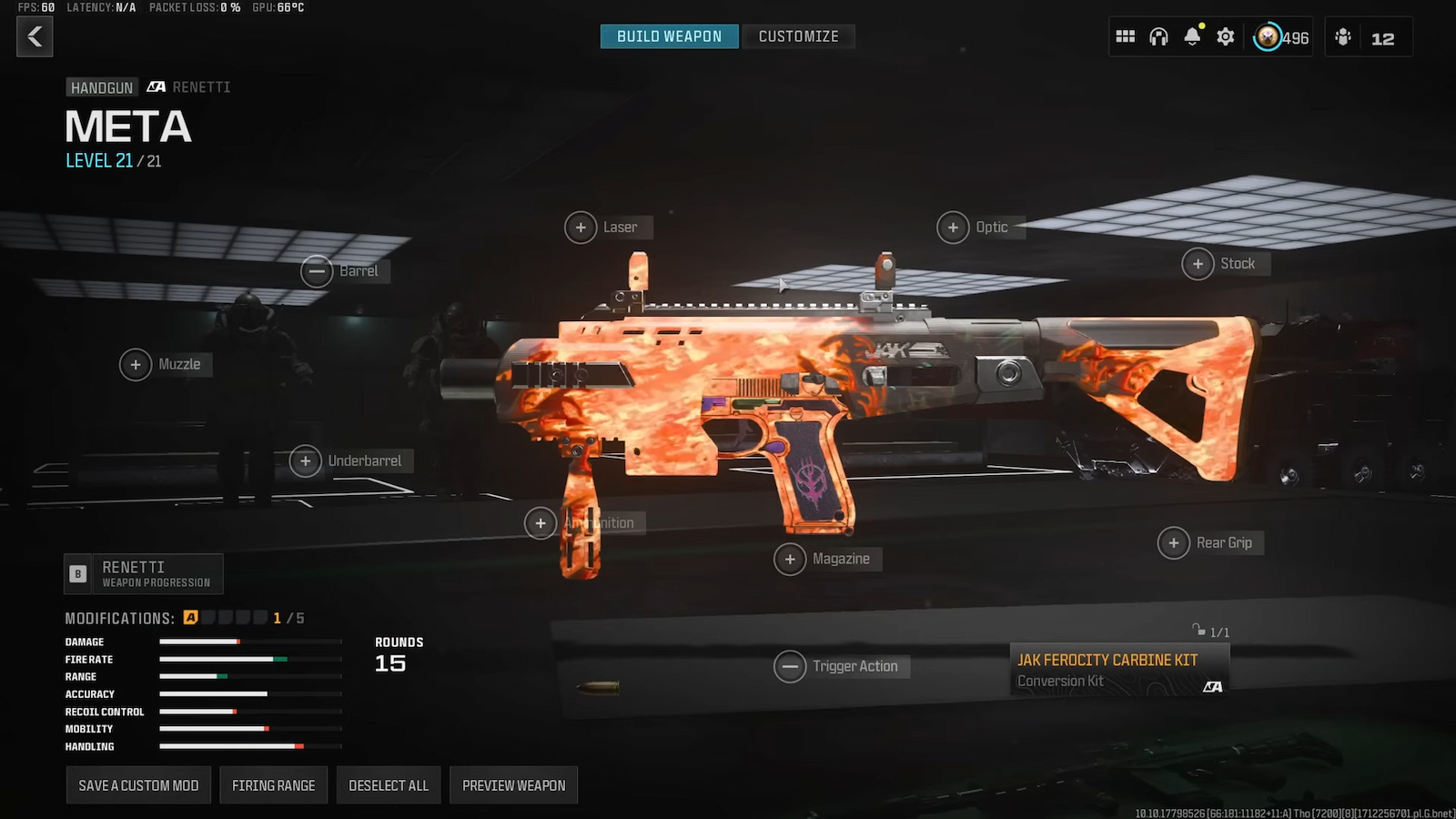Click a modification pip next to Modifications

click(x=191, y=617)
